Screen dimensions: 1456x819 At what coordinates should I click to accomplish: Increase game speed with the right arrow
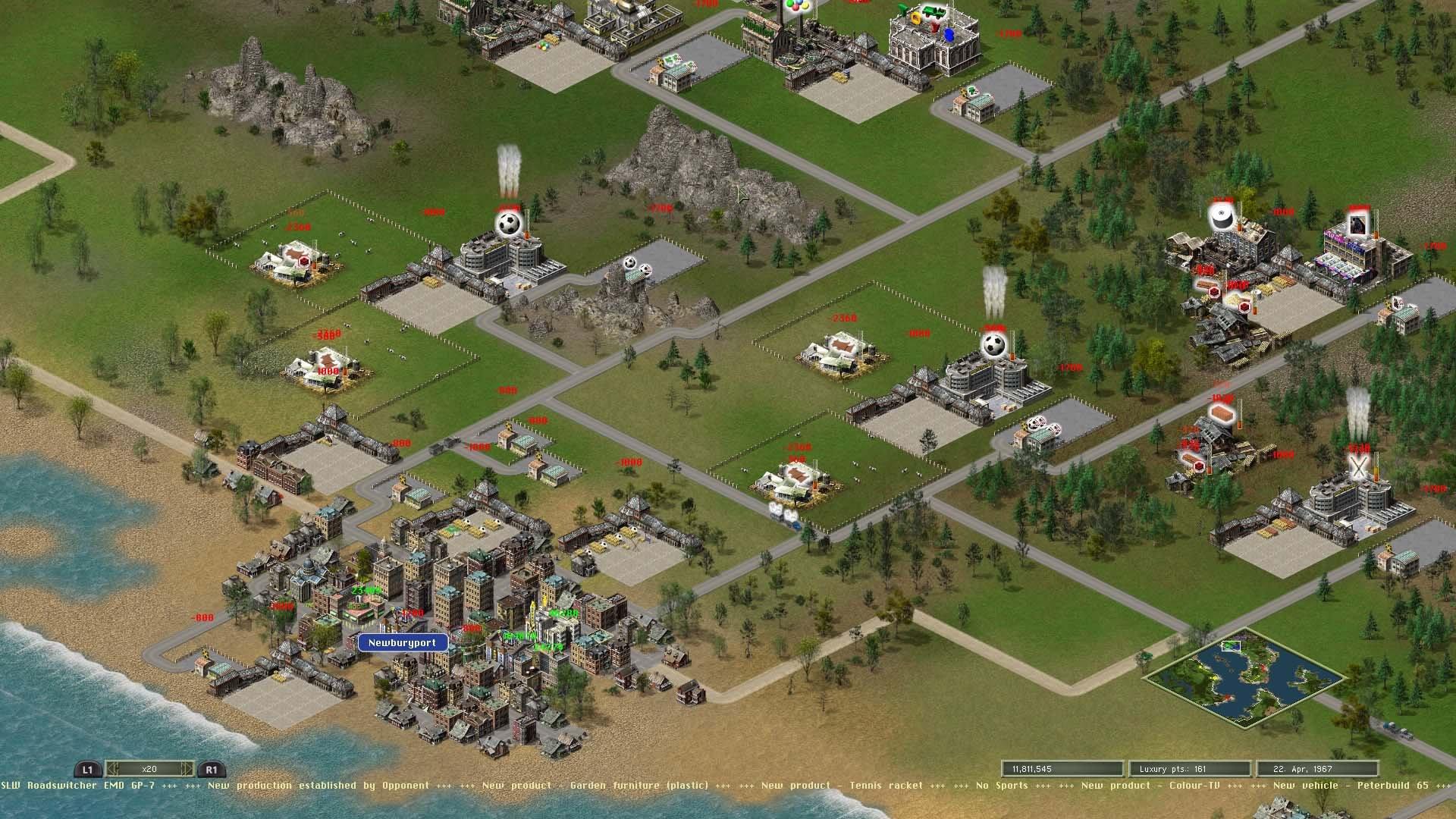coord(187,769)
